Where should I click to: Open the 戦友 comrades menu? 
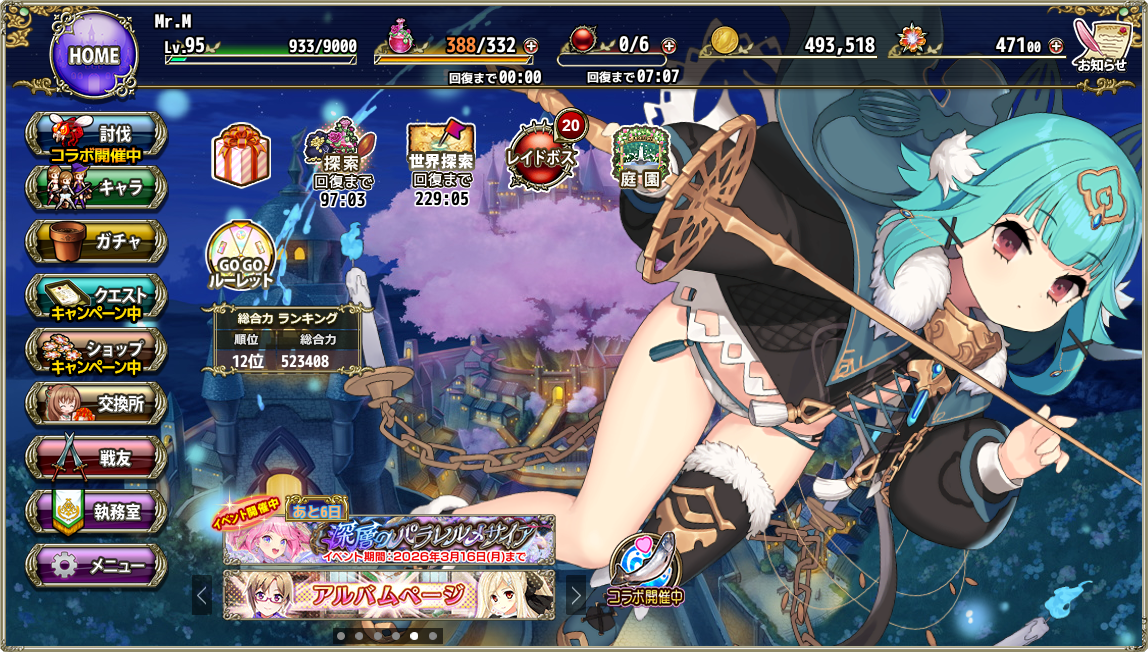[97, 458]
